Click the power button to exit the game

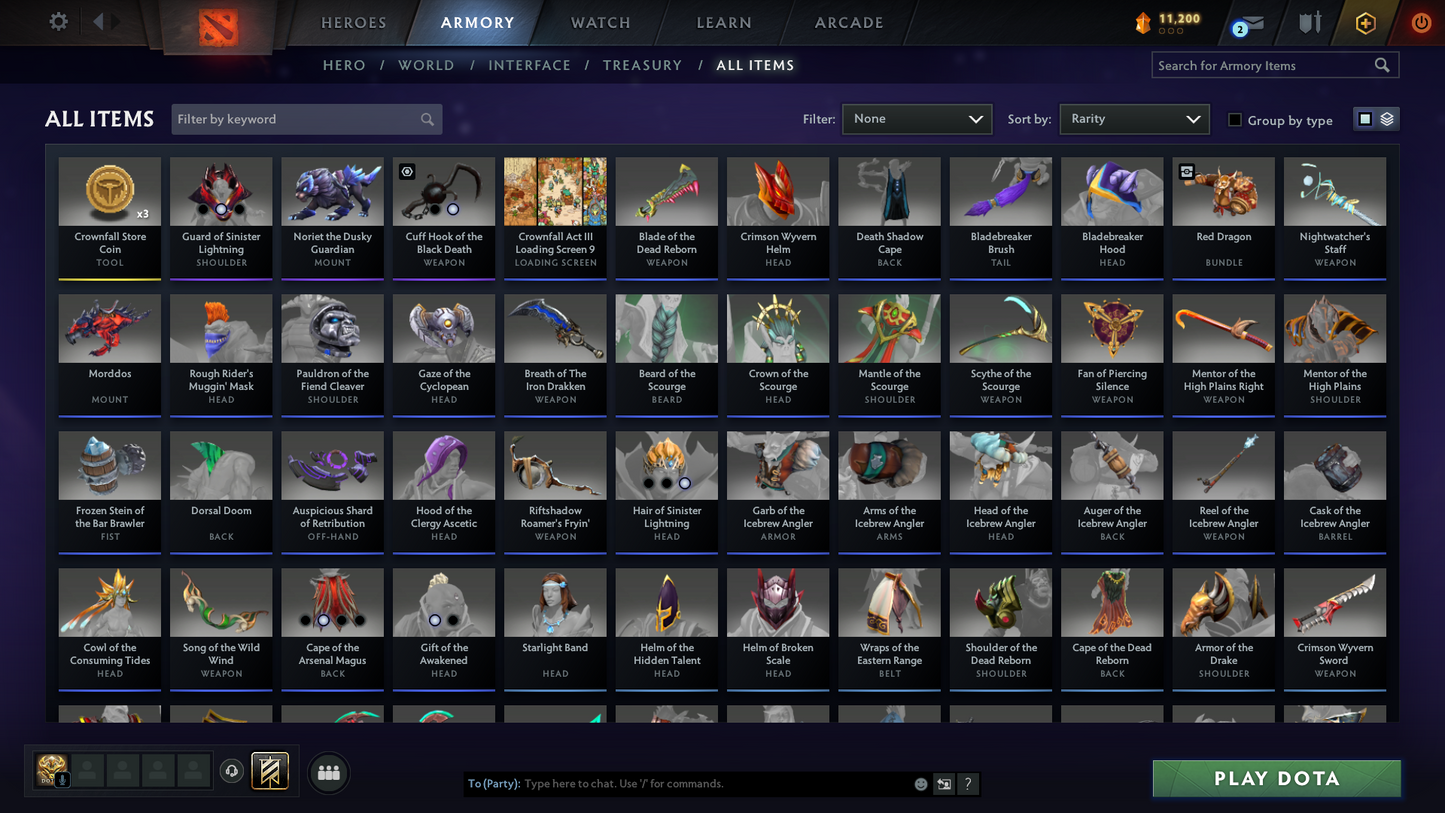coord(1420,23)
